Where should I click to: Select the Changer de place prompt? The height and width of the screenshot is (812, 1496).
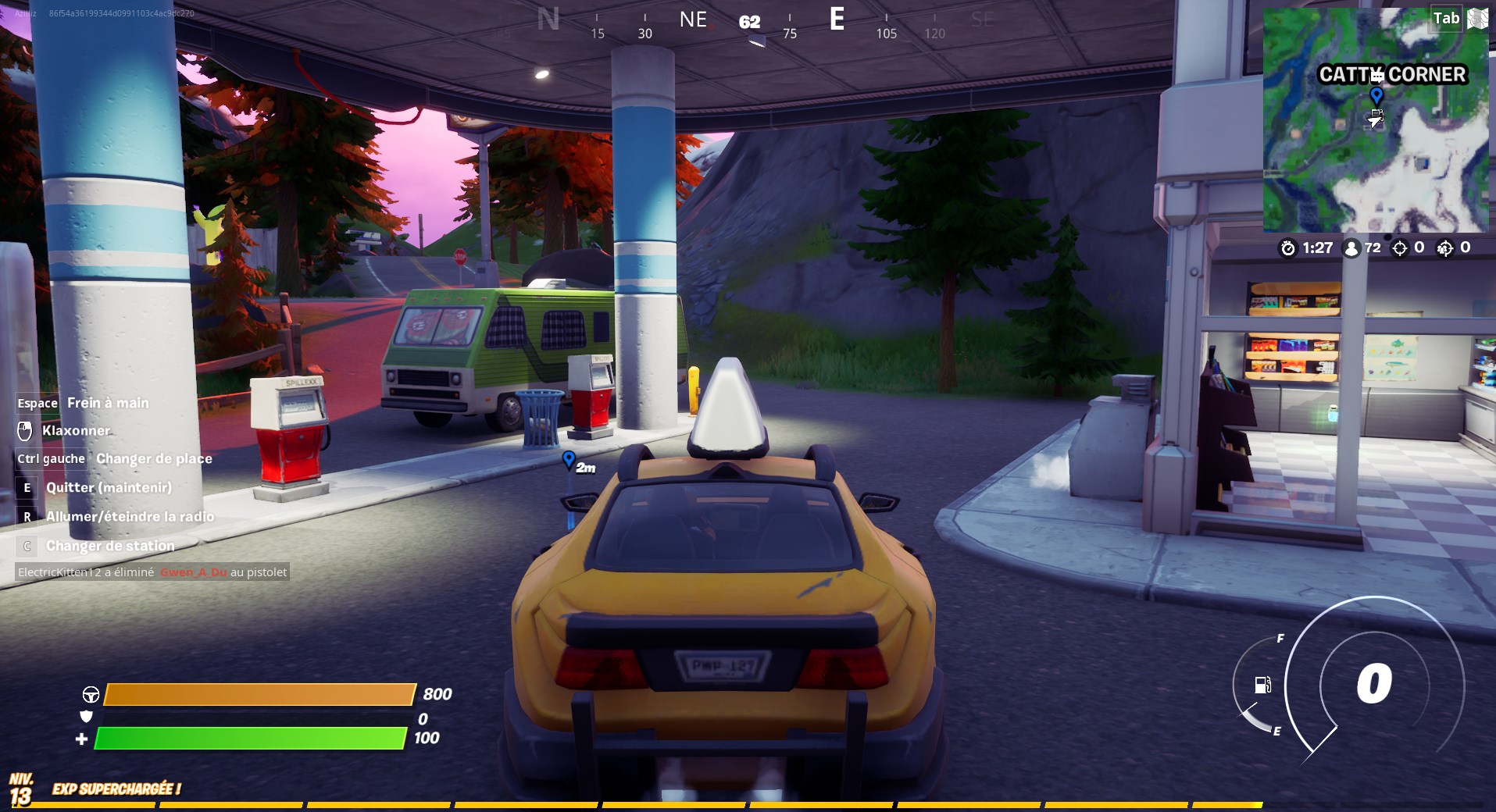[153, 458]
